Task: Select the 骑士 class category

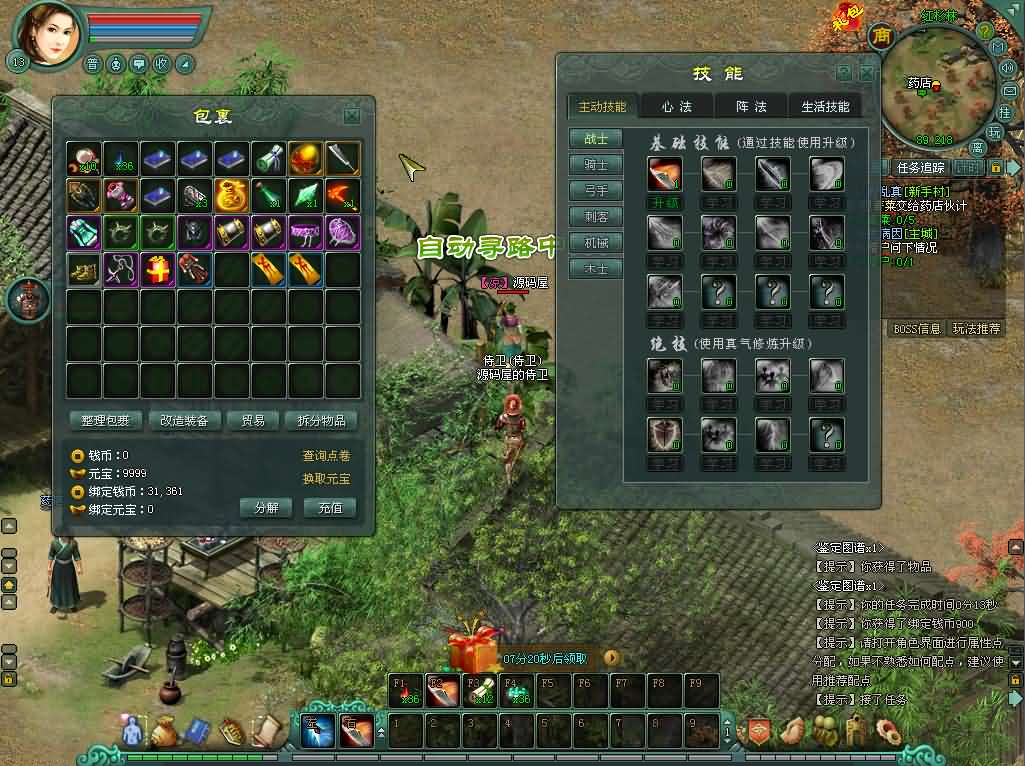Action: [x=596, y=164]
